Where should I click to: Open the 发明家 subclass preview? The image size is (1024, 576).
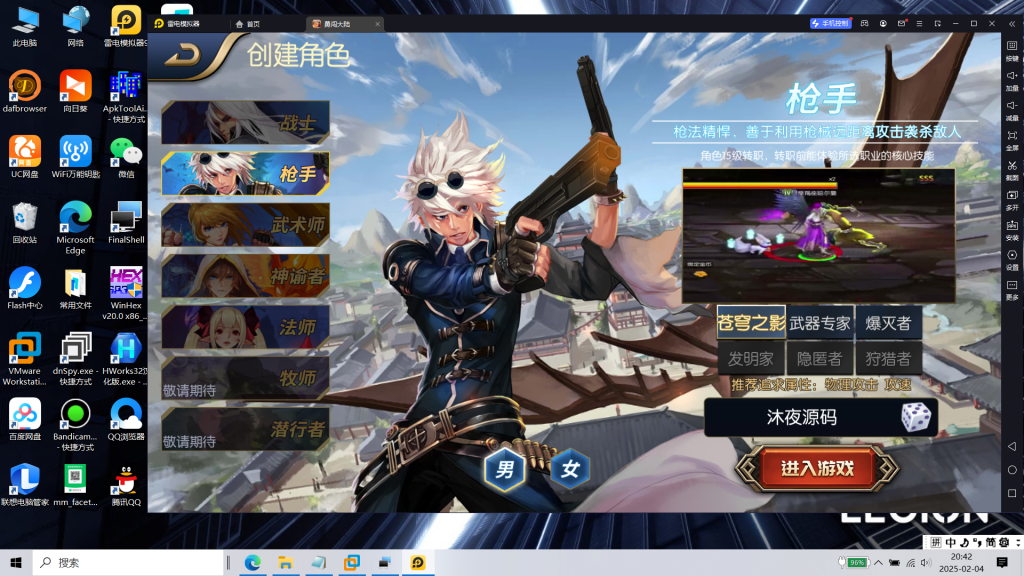[x=751, y=358]
